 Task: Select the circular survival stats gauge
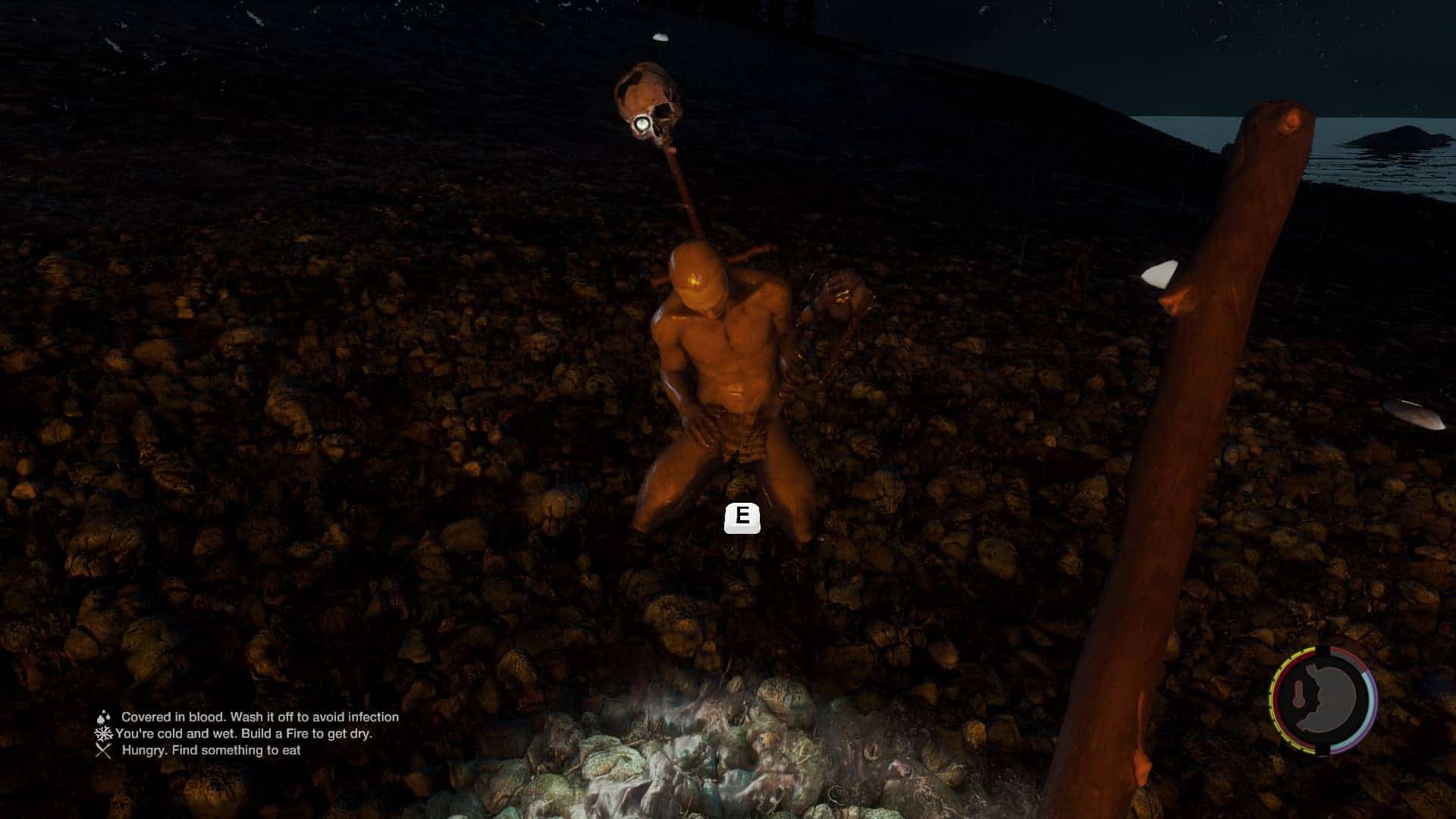click(x=1324, y=700)
